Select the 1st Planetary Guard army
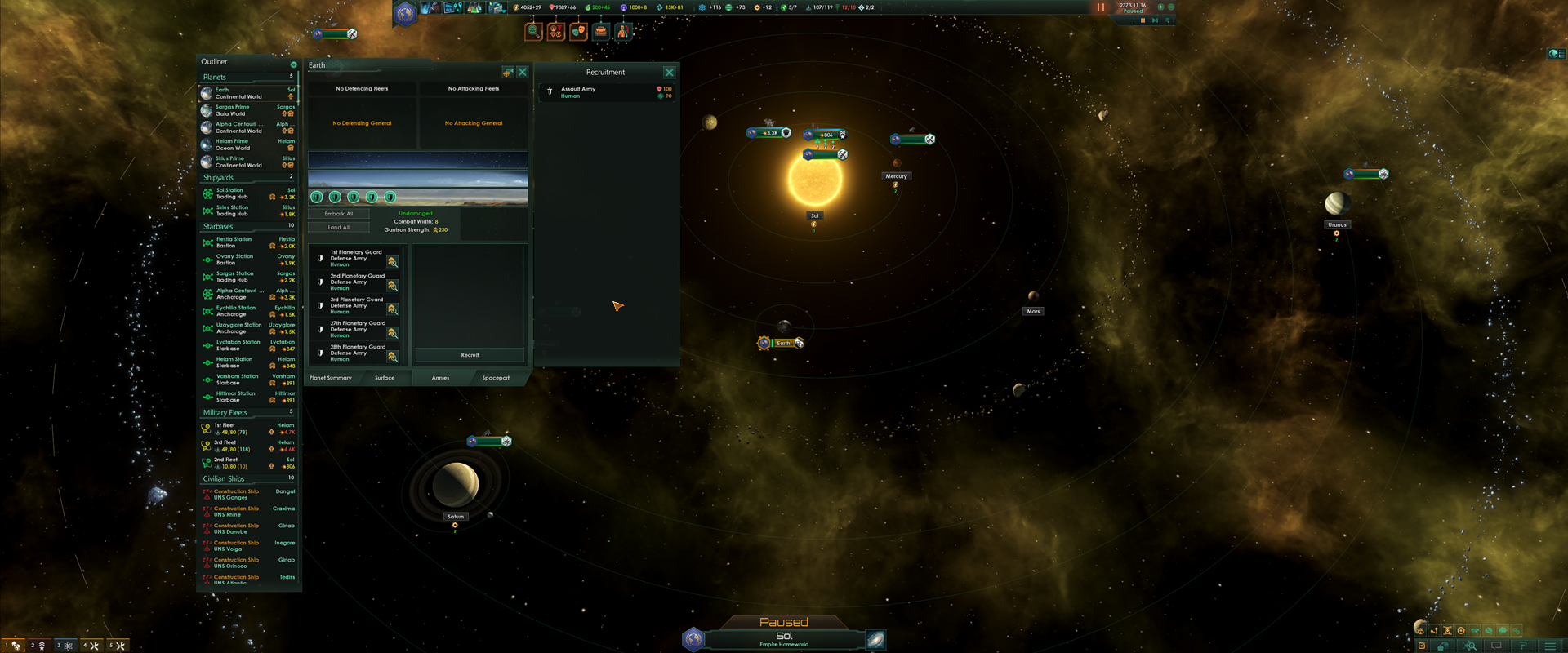Screen dimensions: 1568x653 [356, 259]
